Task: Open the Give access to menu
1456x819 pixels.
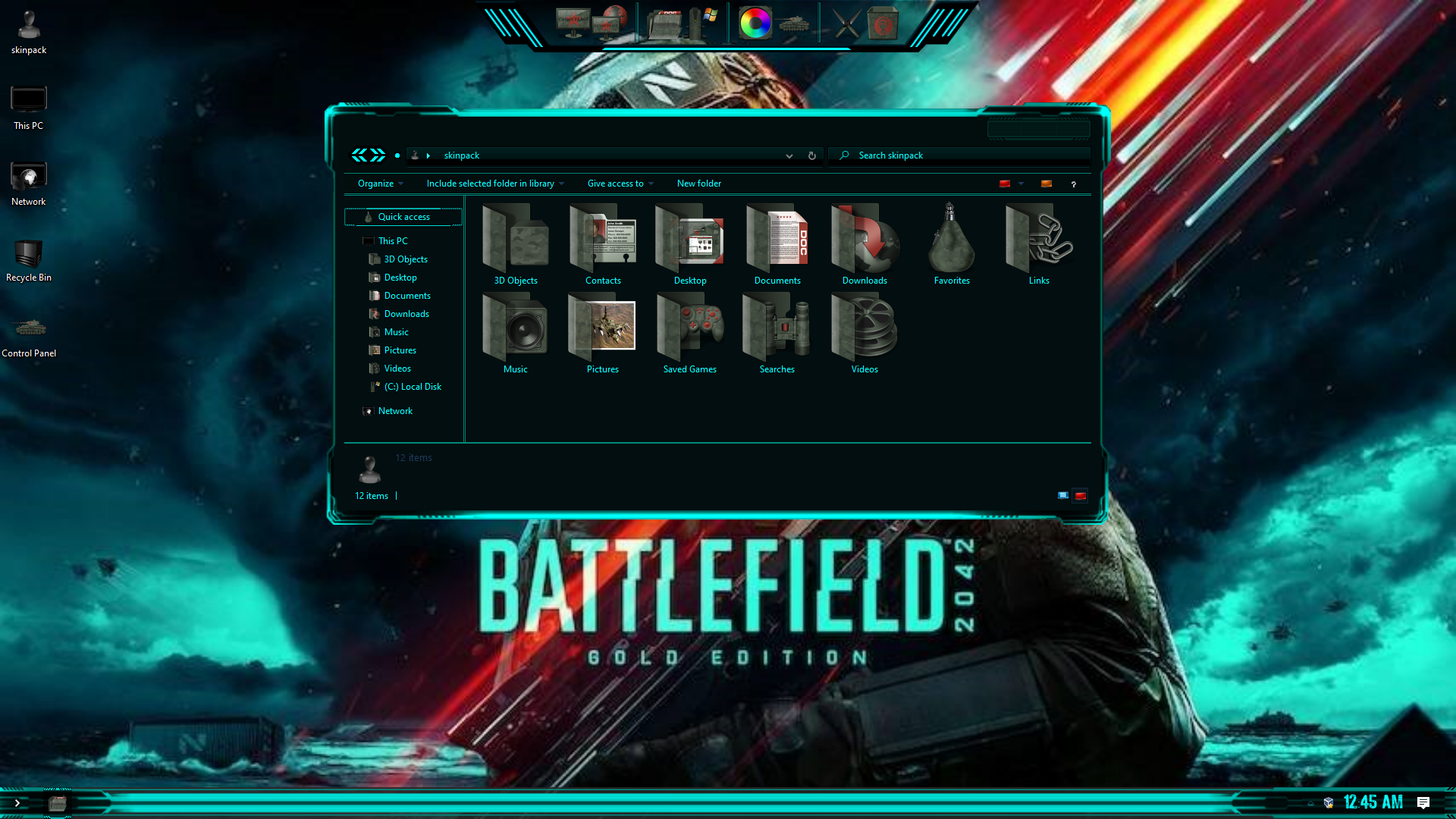Action: pyautogui.click(x=619, y=184)
